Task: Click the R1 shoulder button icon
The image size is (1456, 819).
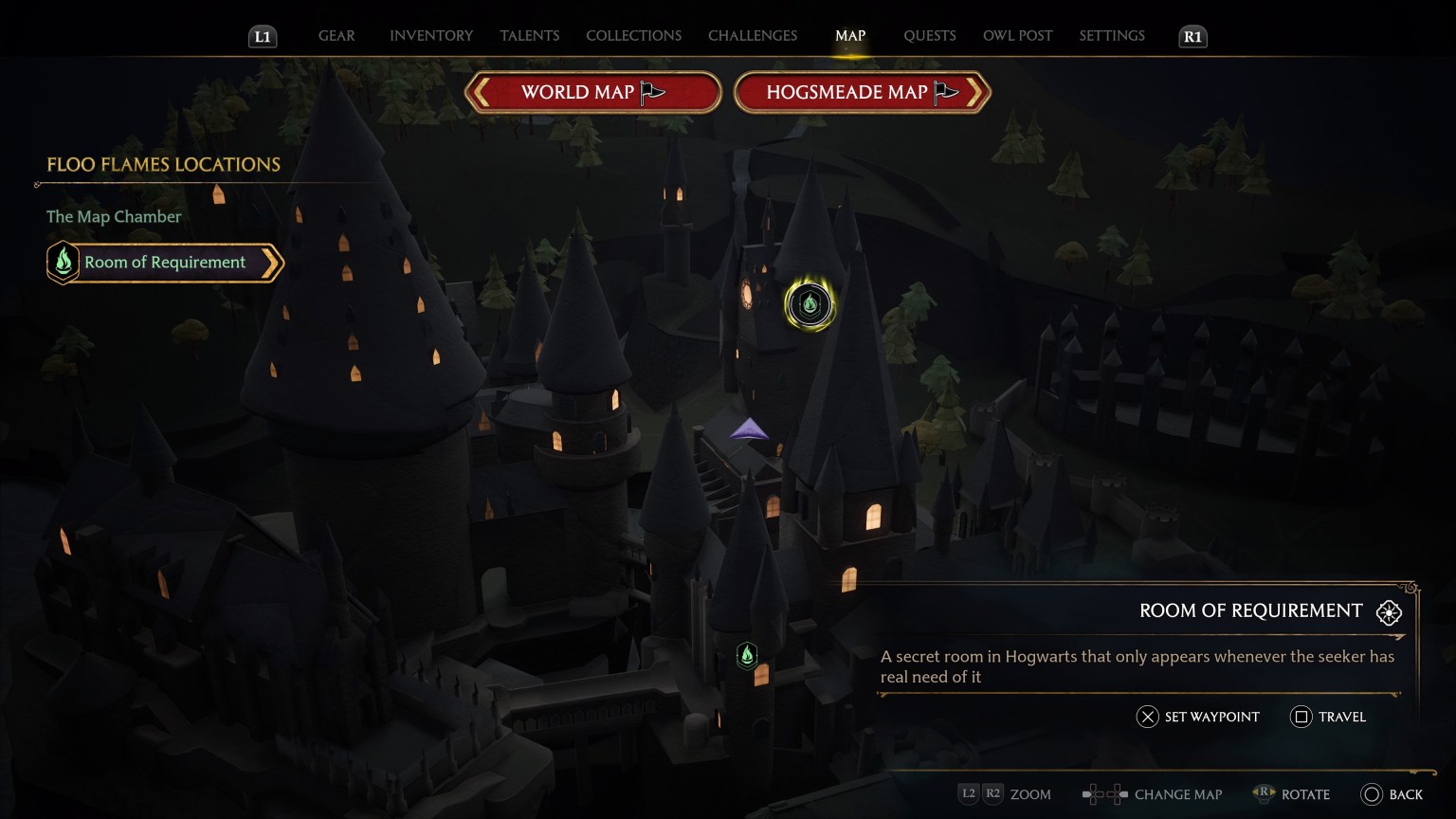Action: point(1192,36)
